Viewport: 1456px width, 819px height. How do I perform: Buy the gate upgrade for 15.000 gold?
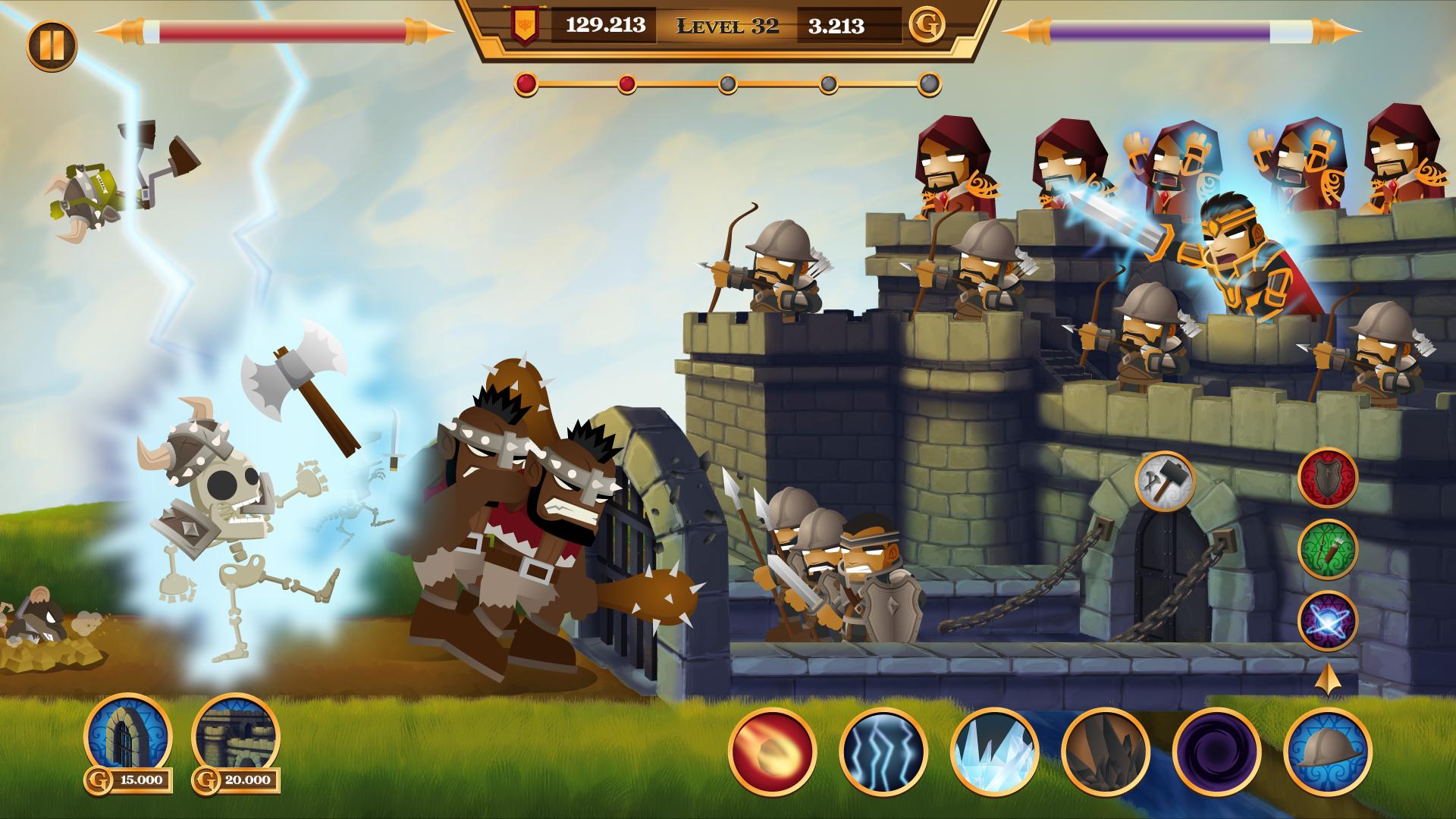(x=127, y=737)
